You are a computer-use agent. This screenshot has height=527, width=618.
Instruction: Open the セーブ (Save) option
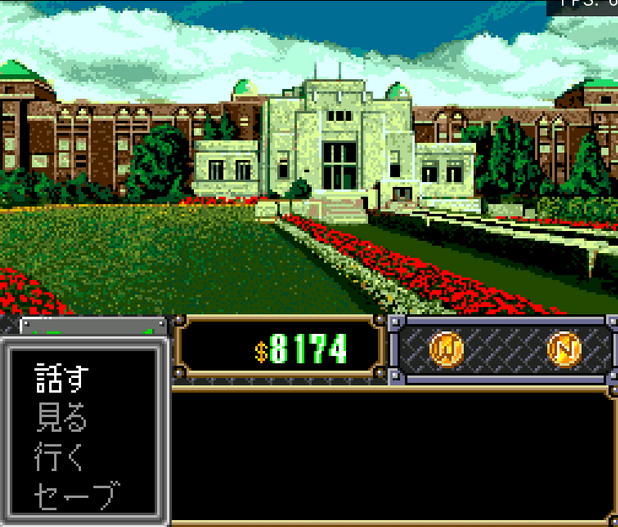(x=76, y=495)
